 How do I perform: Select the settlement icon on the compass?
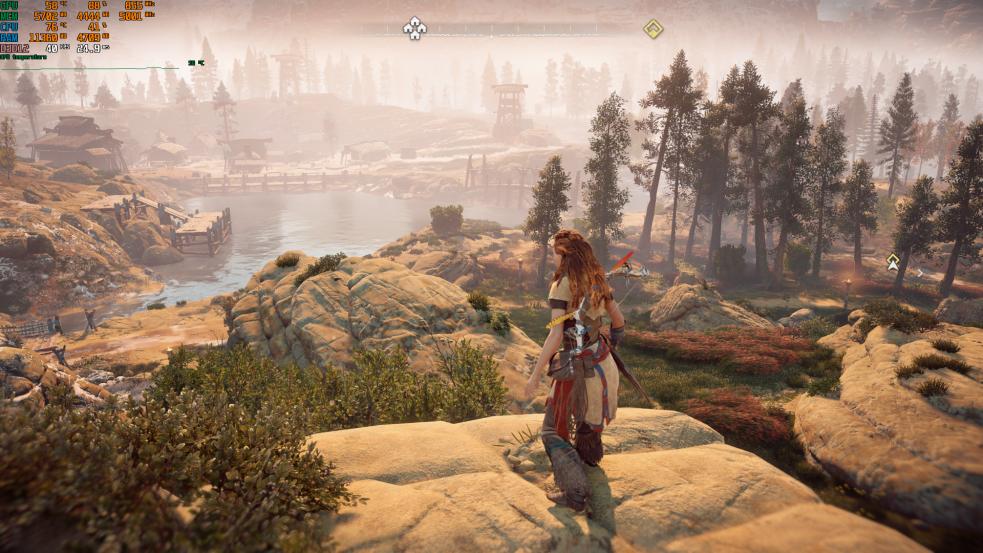(x=414, y=28)
